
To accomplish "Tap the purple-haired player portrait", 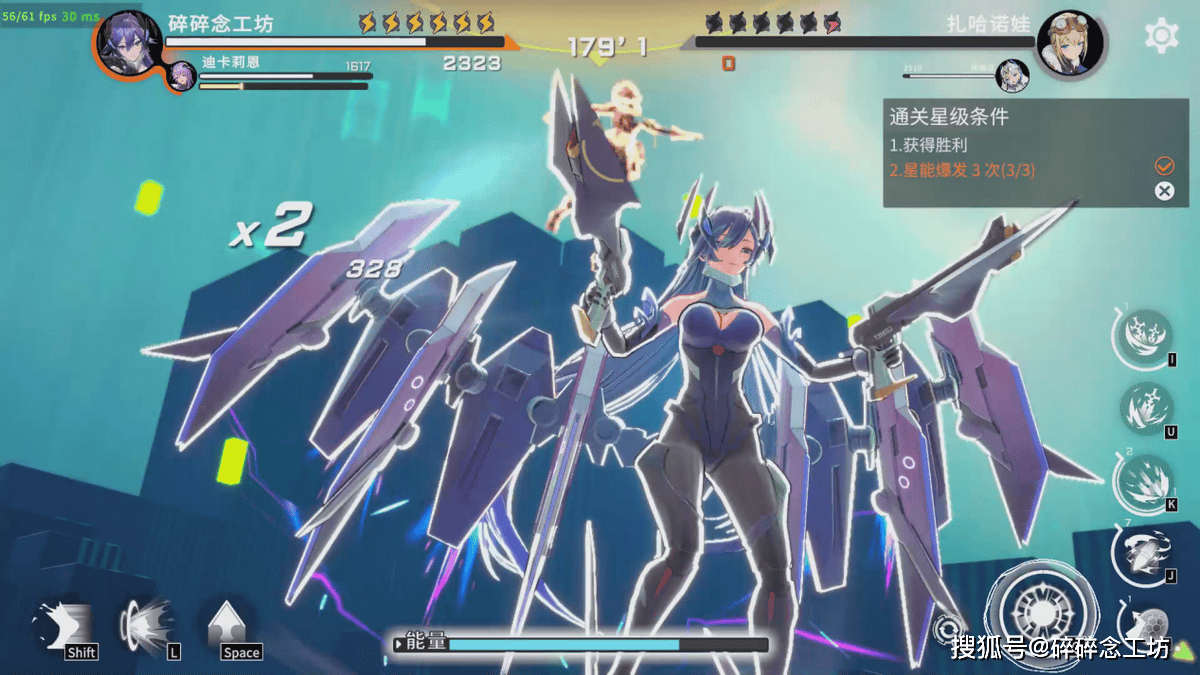I will (x=130, y=42).
